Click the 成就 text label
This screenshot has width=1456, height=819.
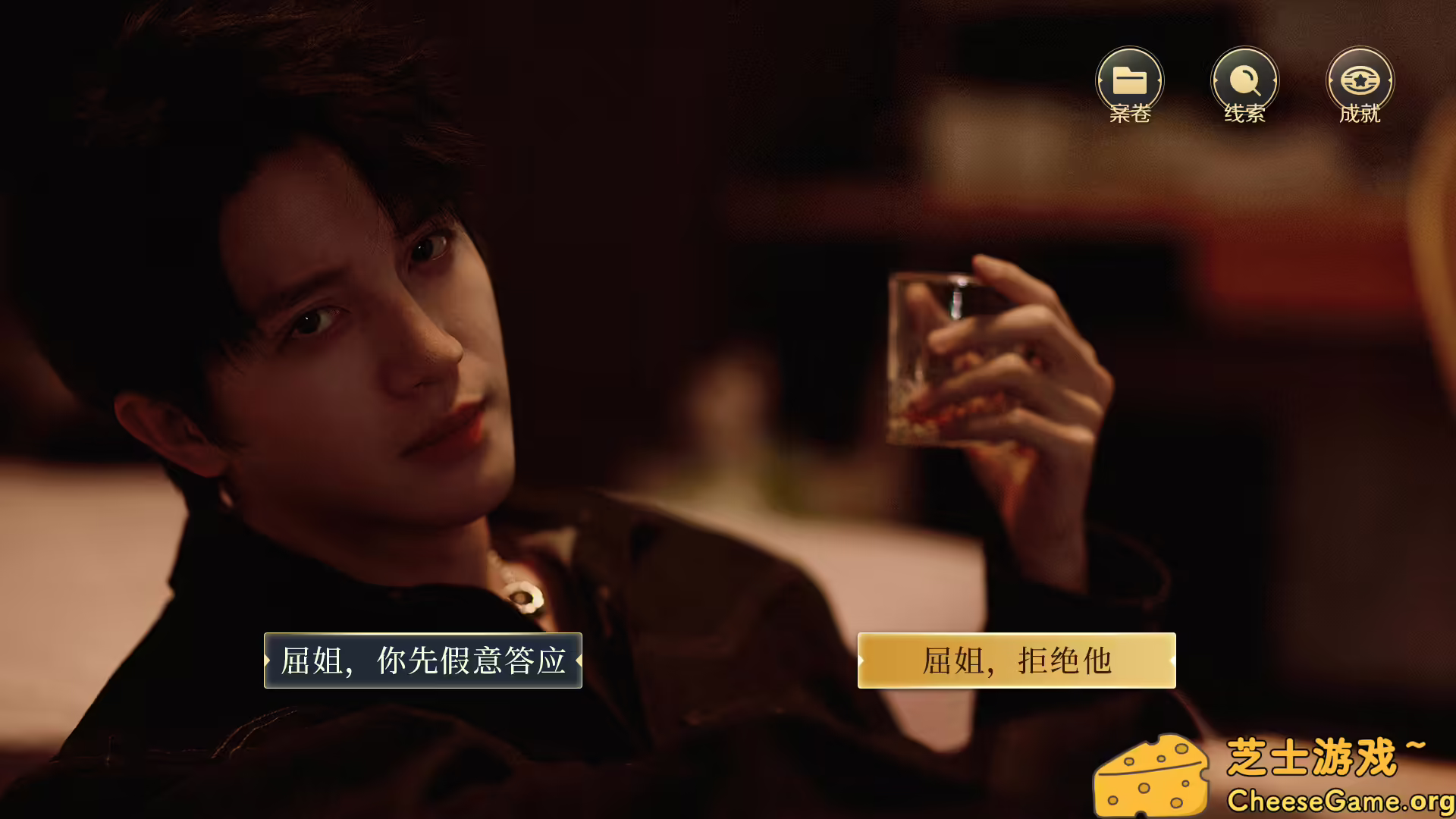pos(1360,115)
